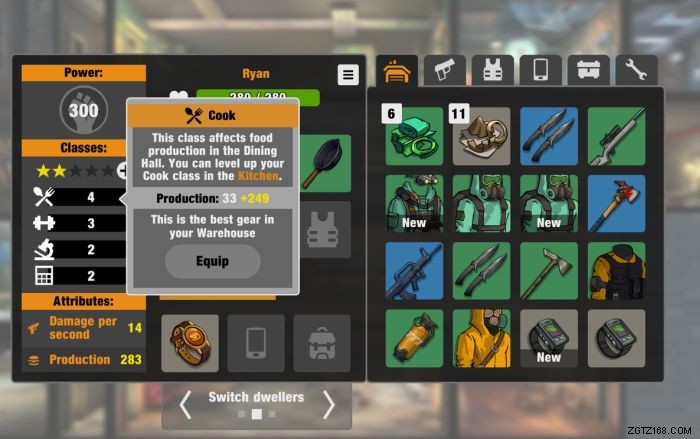The width and height of the screenshot is (700, 439).
Task: Choose the black and orange armor
Action: (616, 270)
